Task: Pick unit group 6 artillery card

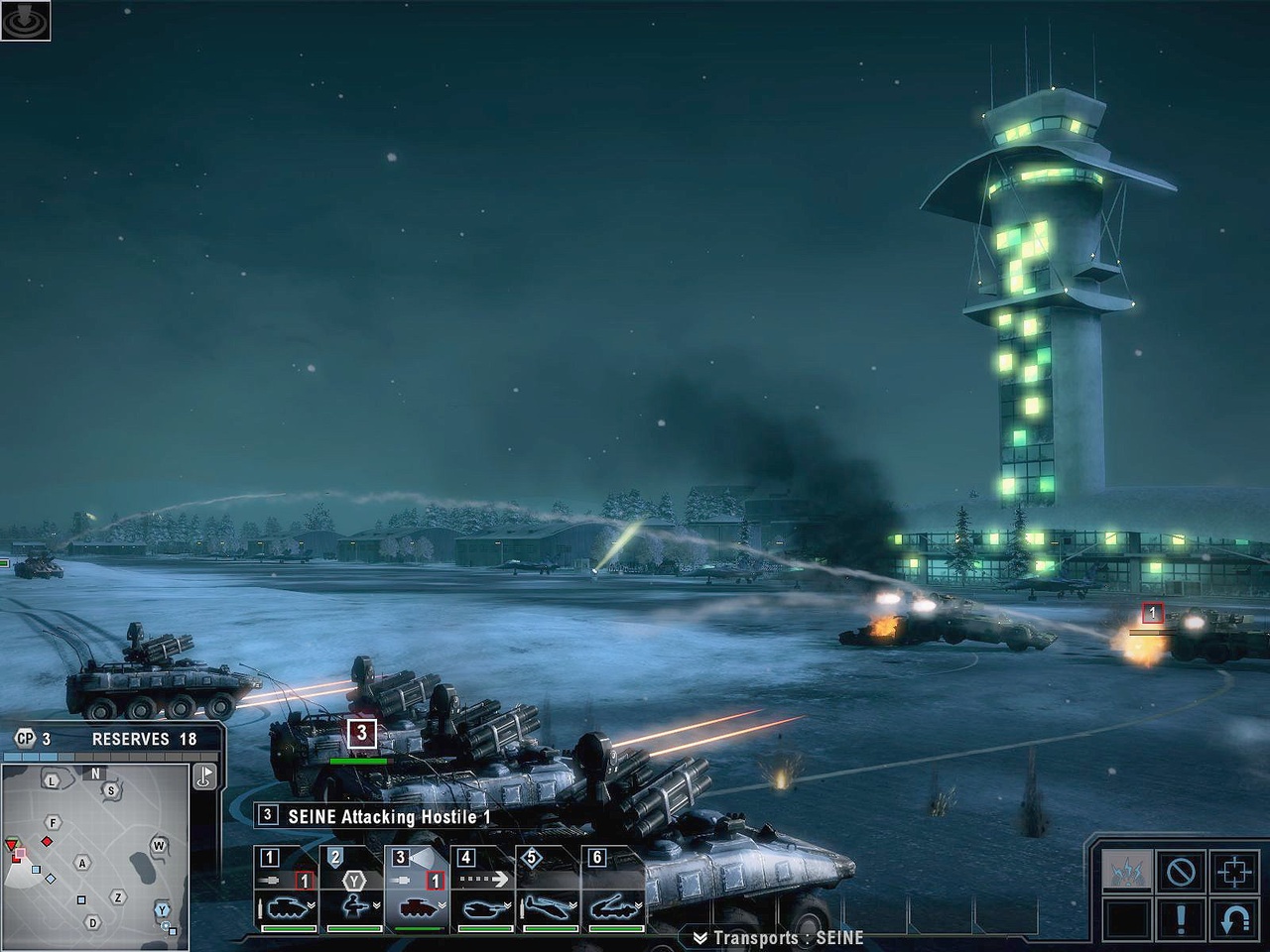Action: click(614, 890)
